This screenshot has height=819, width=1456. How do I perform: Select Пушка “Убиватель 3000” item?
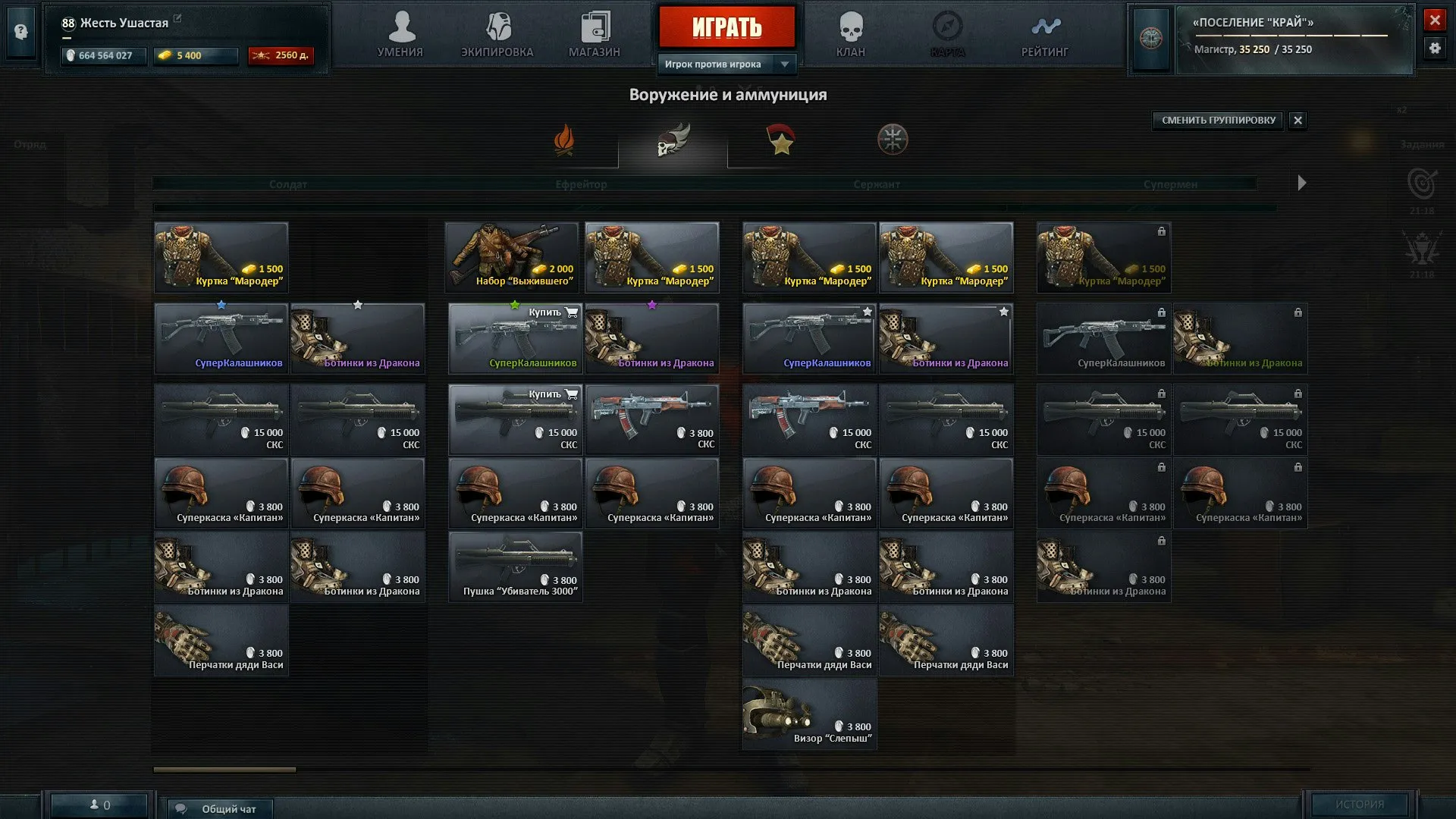pyautogui.click(x=516, y=566)
